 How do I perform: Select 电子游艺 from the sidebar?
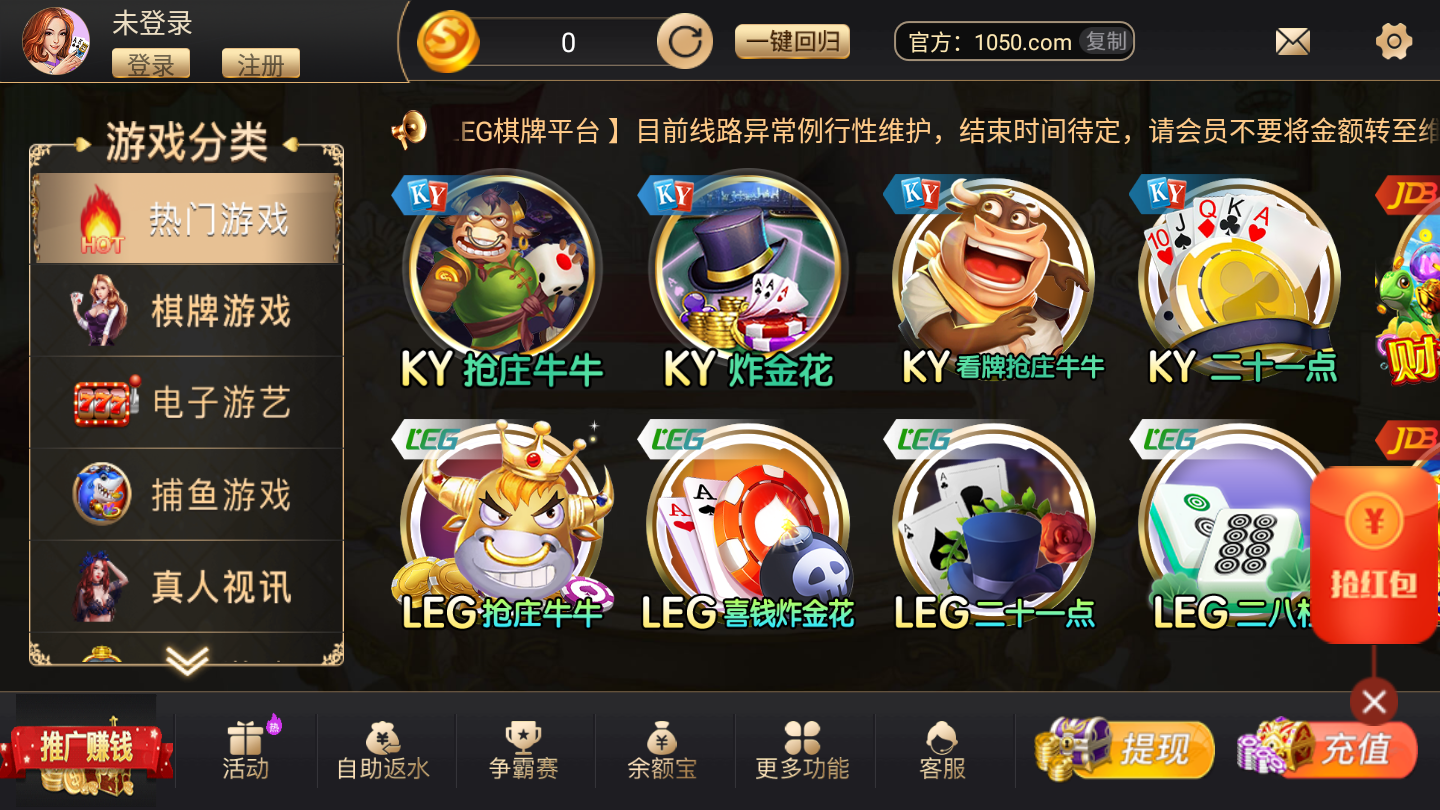(x=186, y=402)
